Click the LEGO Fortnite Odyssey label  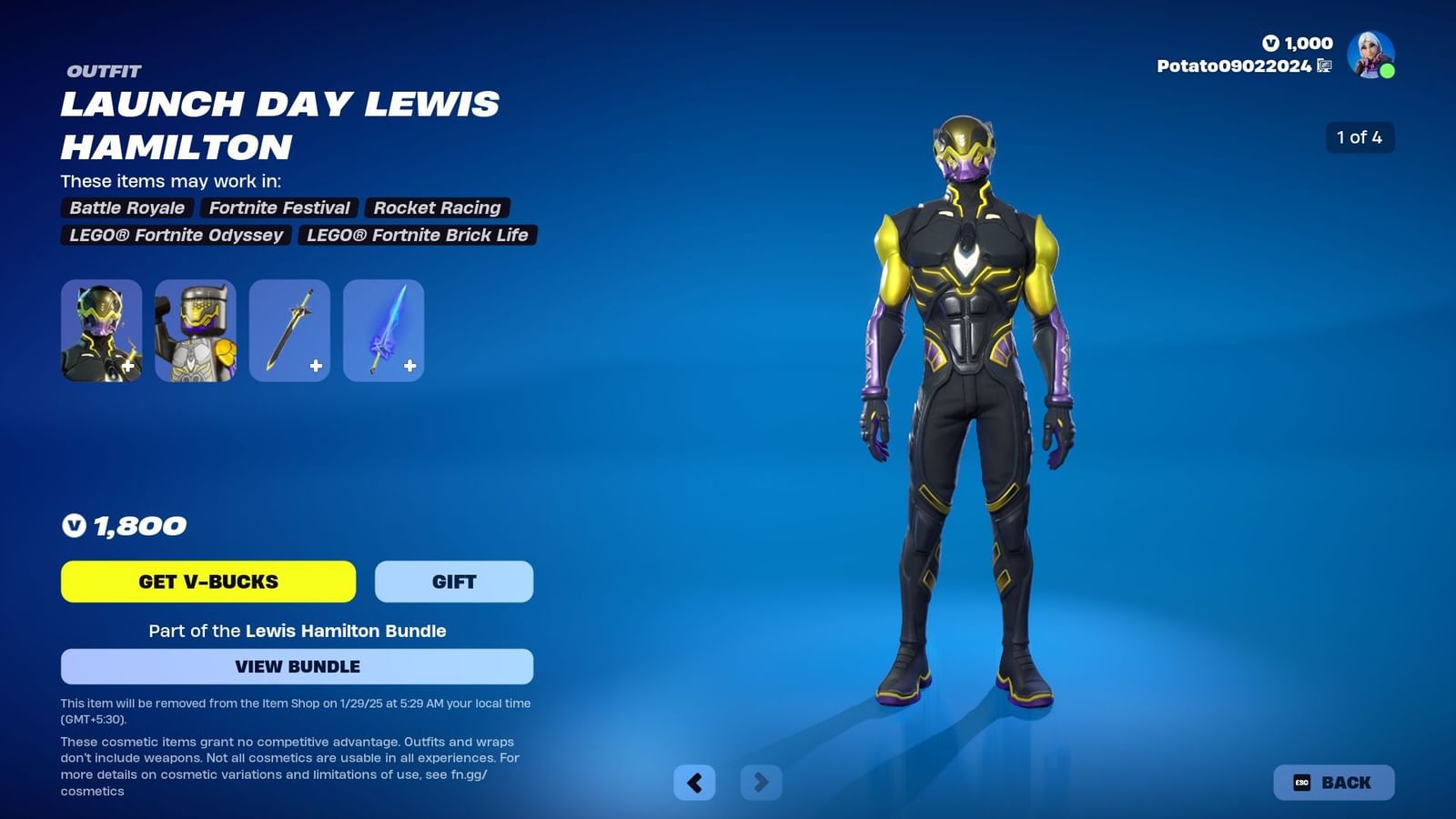point(175,235)
